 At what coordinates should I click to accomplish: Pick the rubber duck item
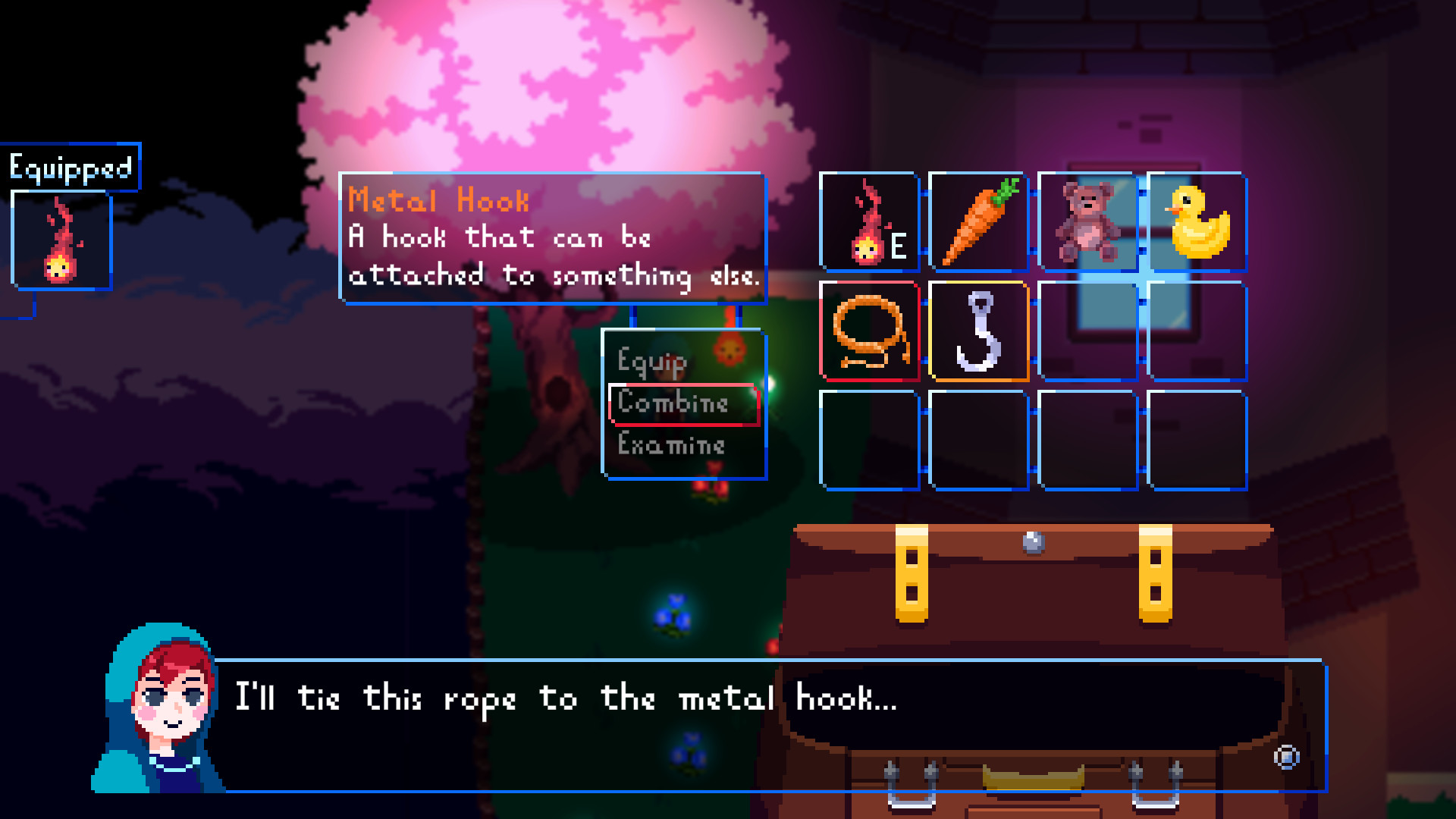(x=1194, y=222)
